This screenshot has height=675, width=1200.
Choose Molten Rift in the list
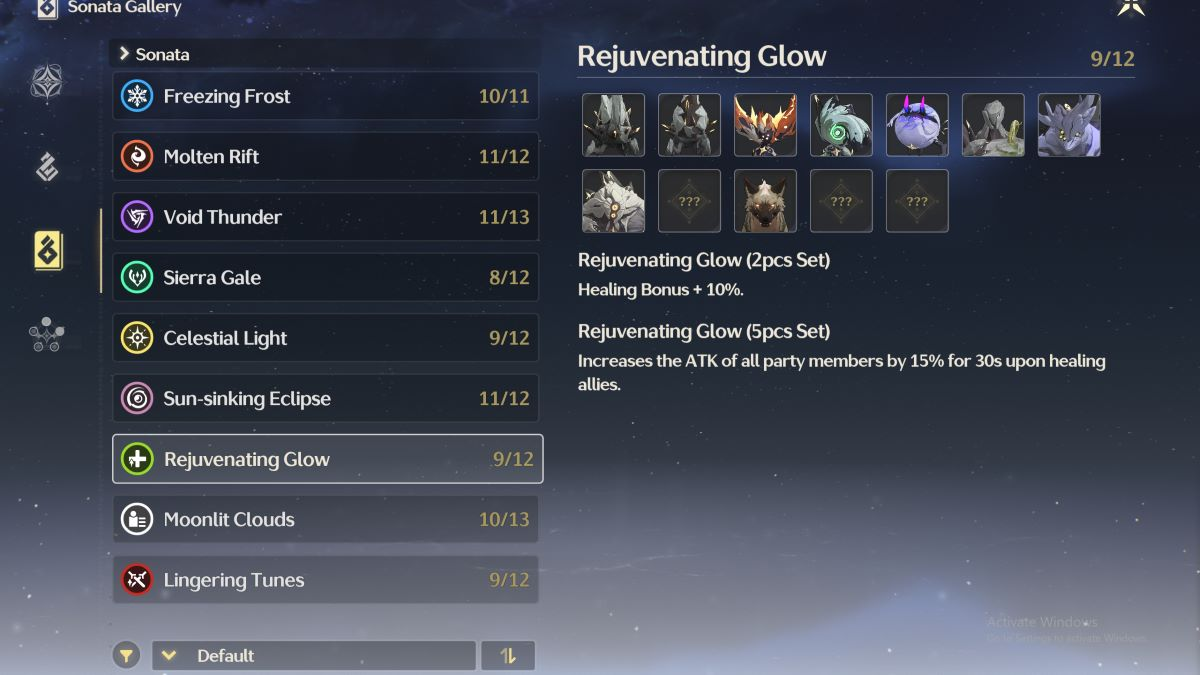coord(325,157)
